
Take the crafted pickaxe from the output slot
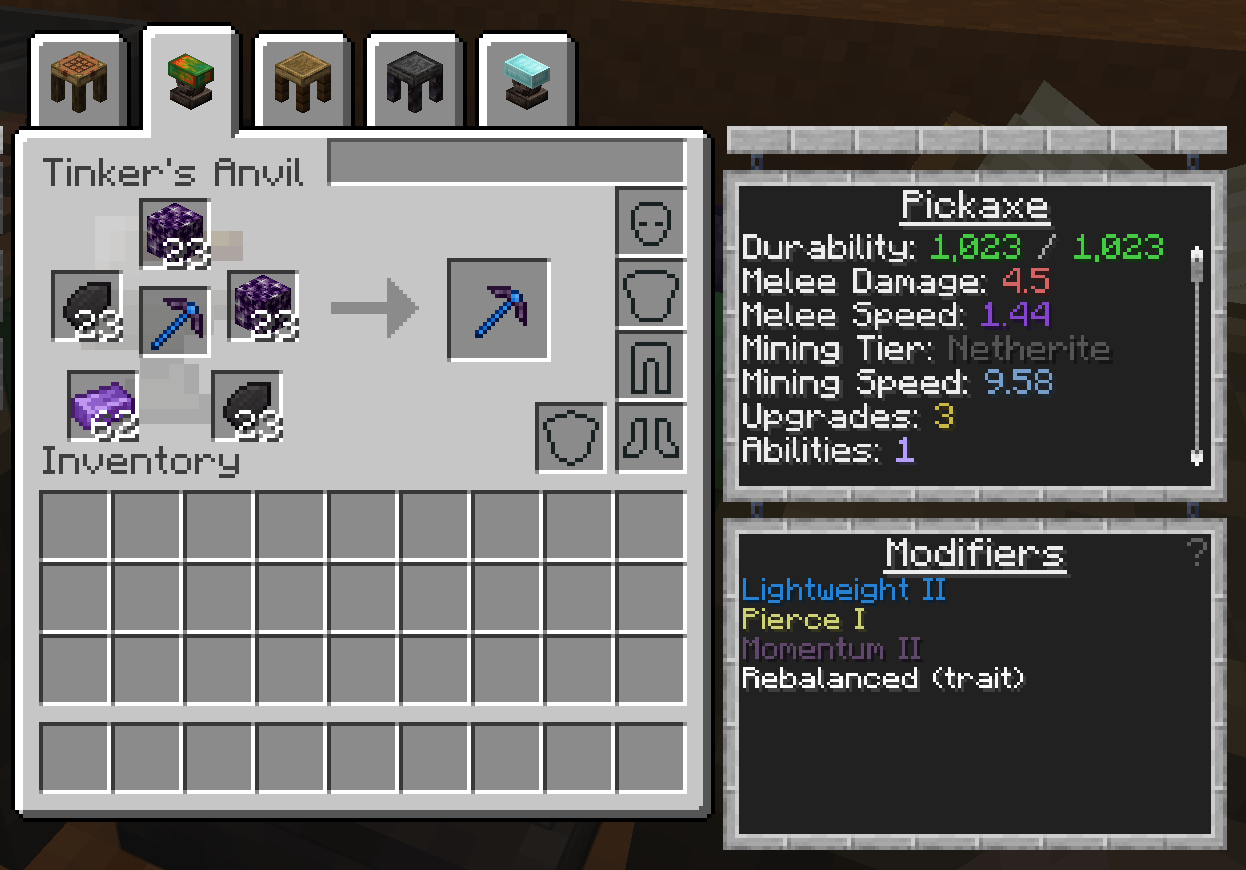pos(498,309)
